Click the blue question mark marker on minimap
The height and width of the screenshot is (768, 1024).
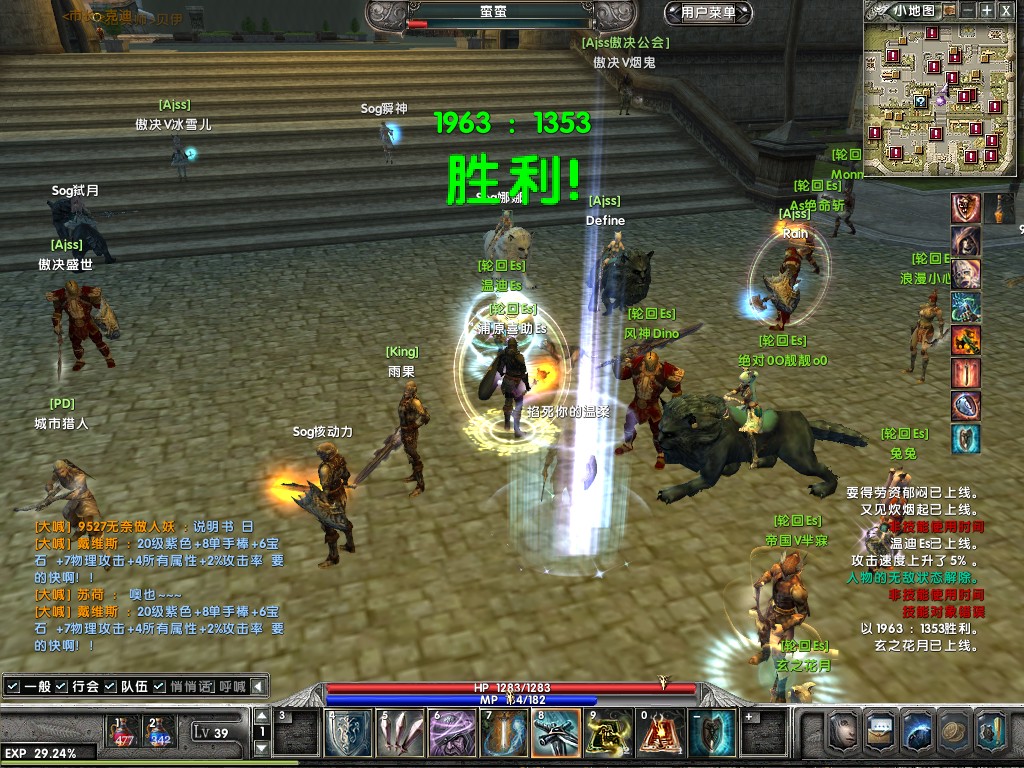coord(920,101)
